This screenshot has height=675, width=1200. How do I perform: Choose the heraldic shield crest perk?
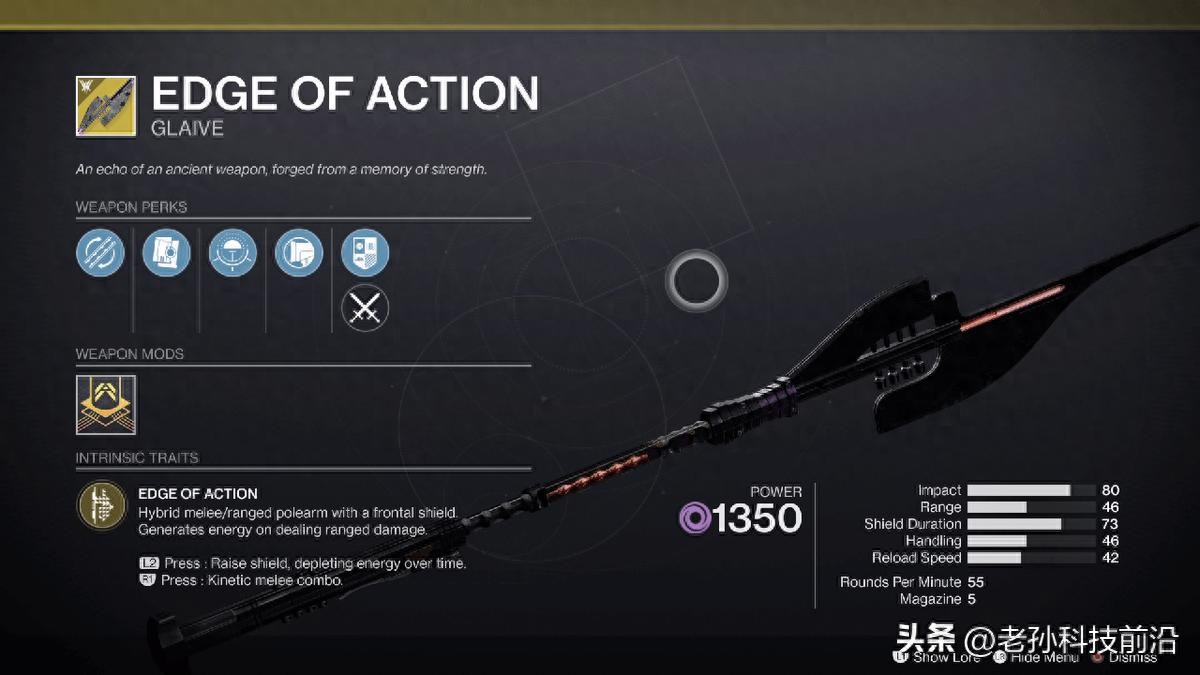[365, 252]
